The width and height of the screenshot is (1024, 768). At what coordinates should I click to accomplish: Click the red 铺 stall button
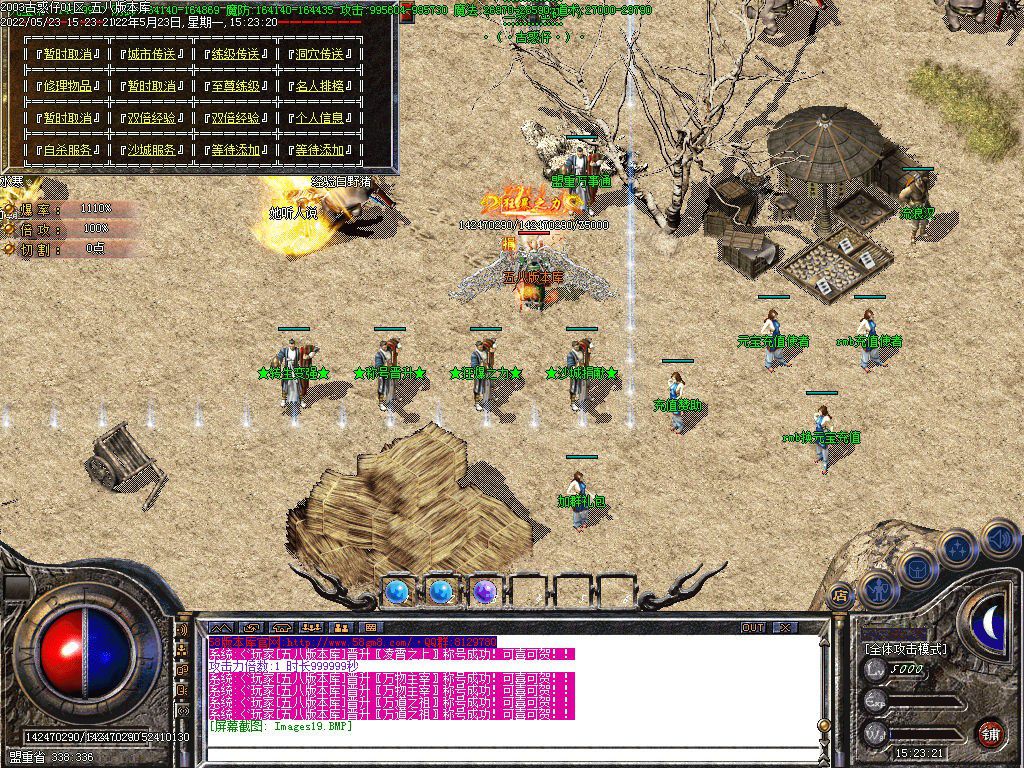(x=989, y=732)
